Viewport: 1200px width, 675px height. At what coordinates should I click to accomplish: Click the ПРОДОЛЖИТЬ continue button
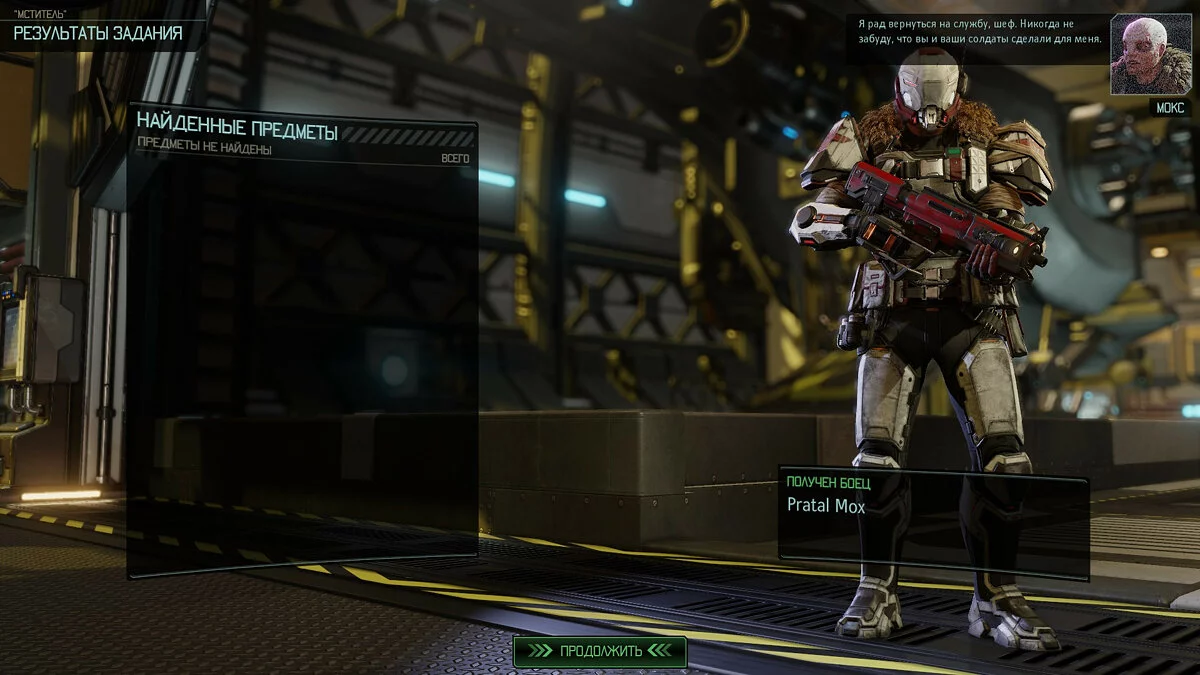click(x=600, y=651)
